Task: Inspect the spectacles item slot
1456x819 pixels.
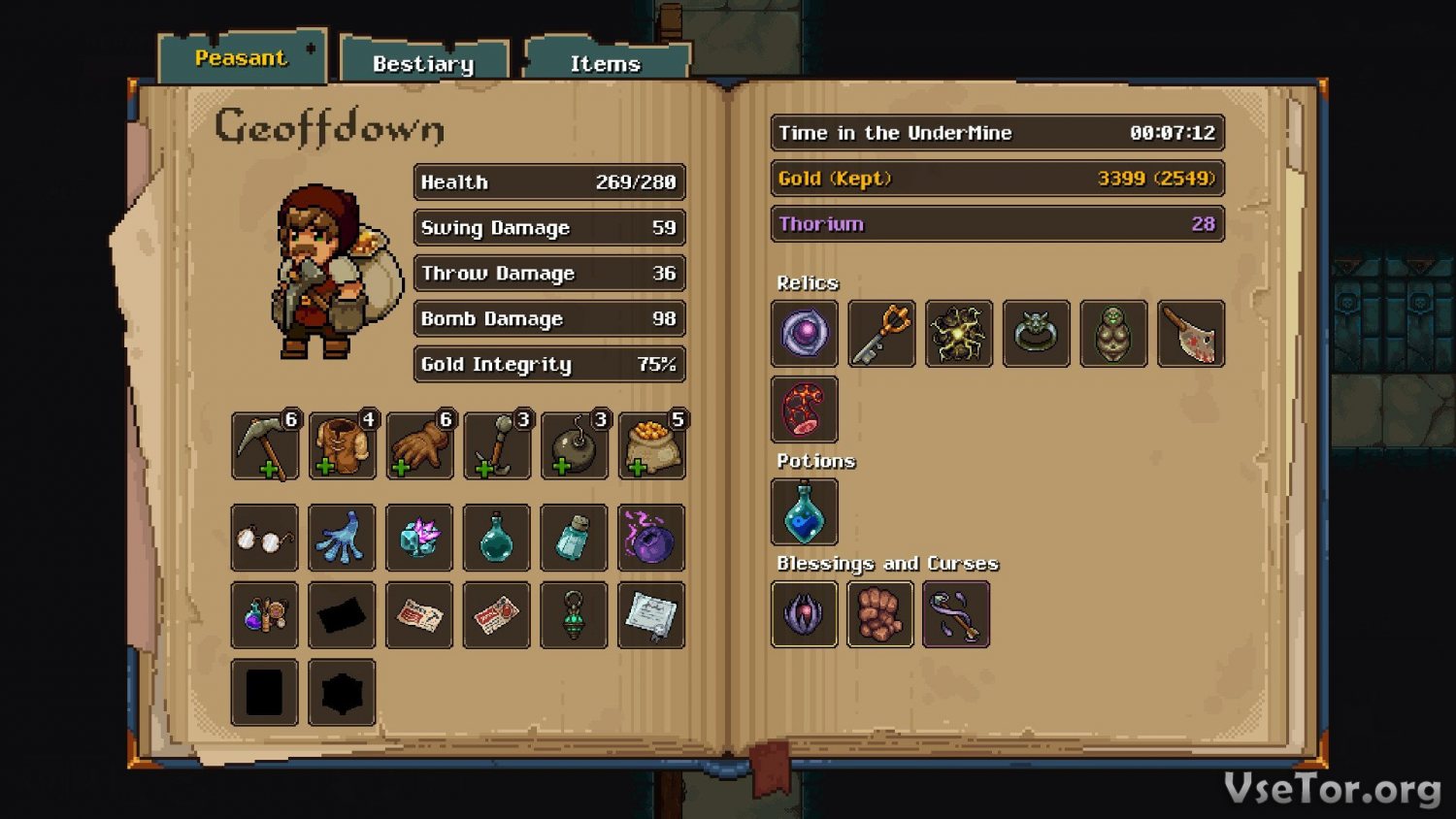Action: [x=265, y=538]
